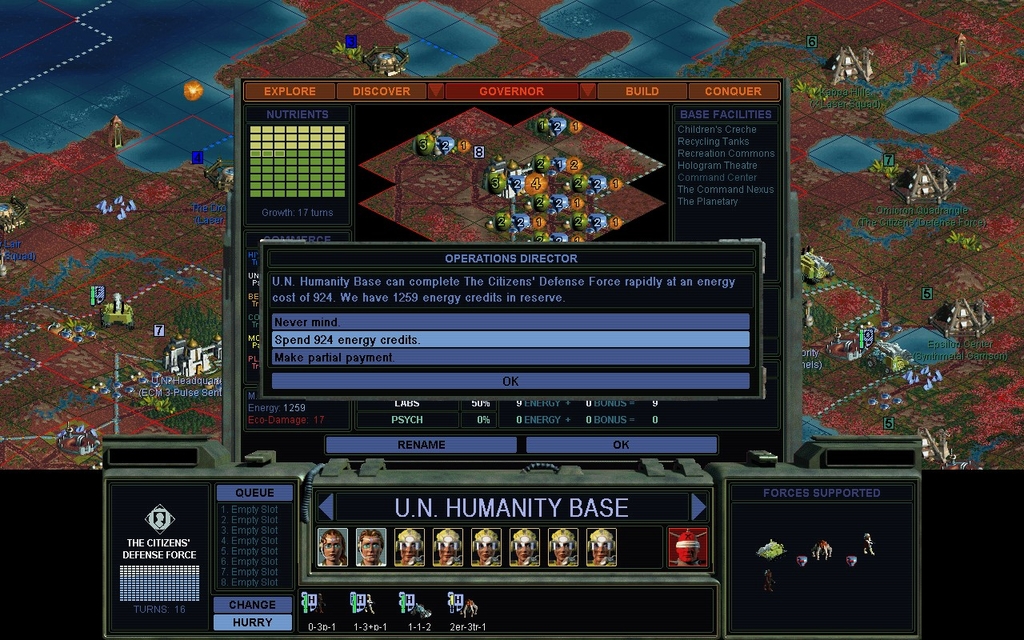Image resolution: width=1024 pixels, height=640 pixels.
Task: Open the Queue list header
Action: (254, 493)
